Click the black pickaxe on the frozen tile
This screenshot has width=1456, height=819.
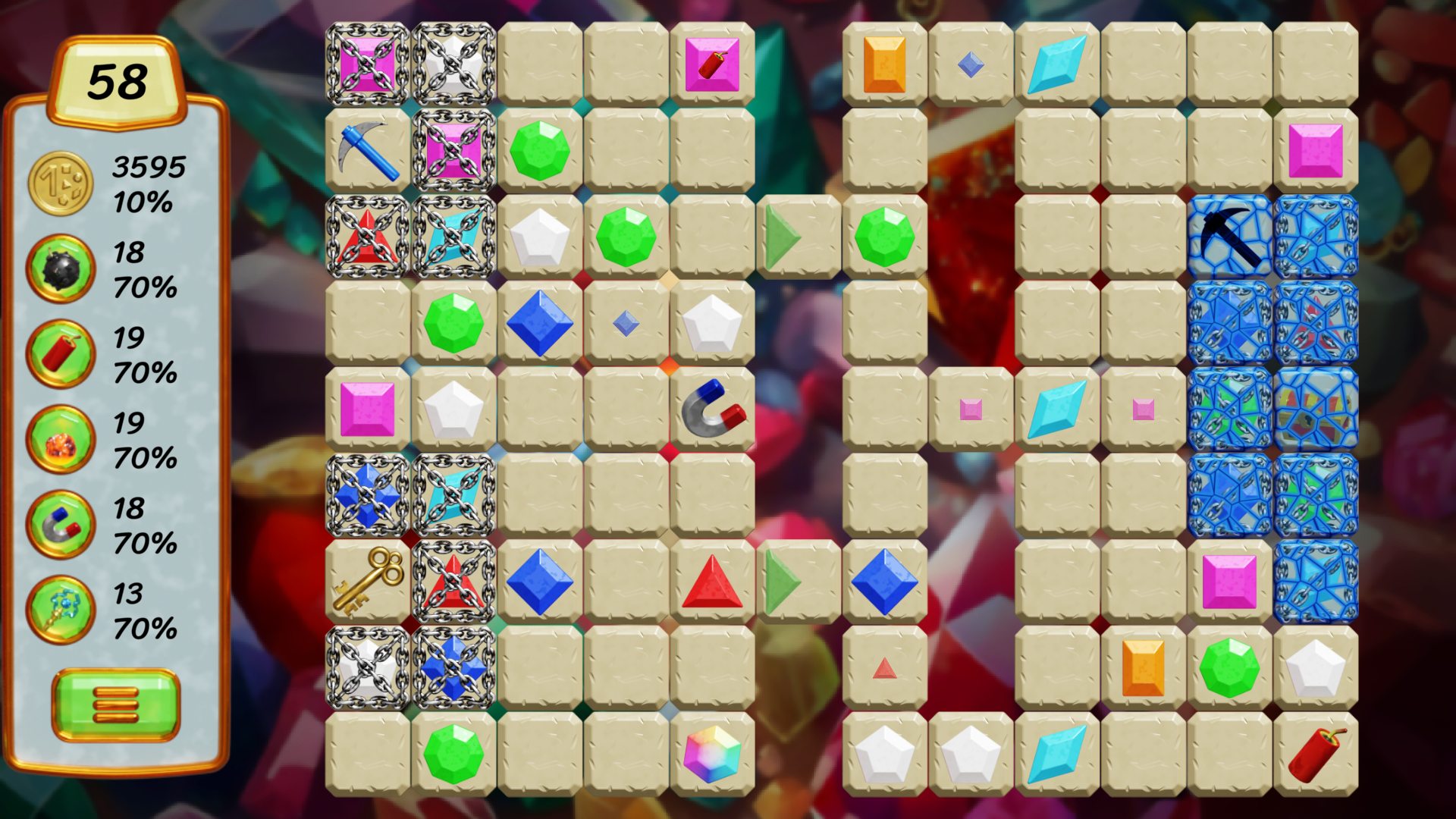(x=1229, y=234)
